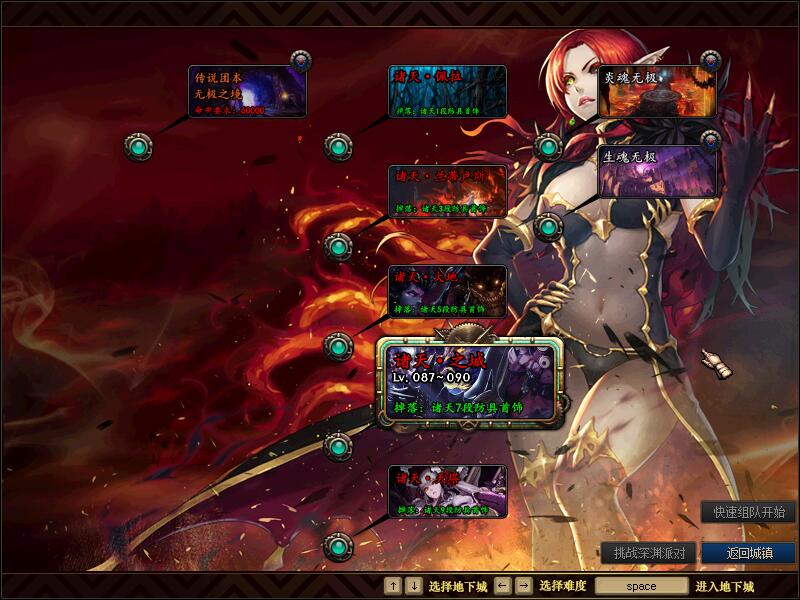Open the 生魂无极 dungeon tile
Screen dimensions: 800x600
coord(657,171)
